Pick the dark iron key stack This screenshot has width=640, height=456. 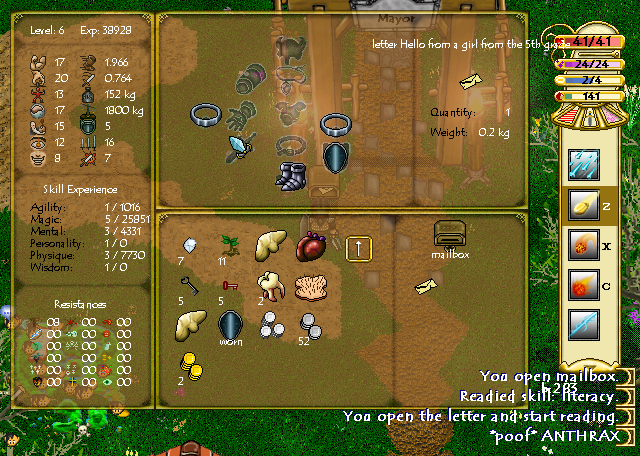(x=190, y=284)
